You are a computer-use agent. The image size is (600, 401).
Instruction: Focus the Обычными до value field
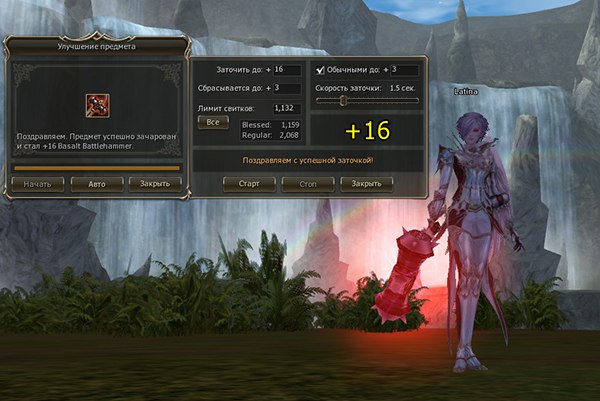coord(404,70)
